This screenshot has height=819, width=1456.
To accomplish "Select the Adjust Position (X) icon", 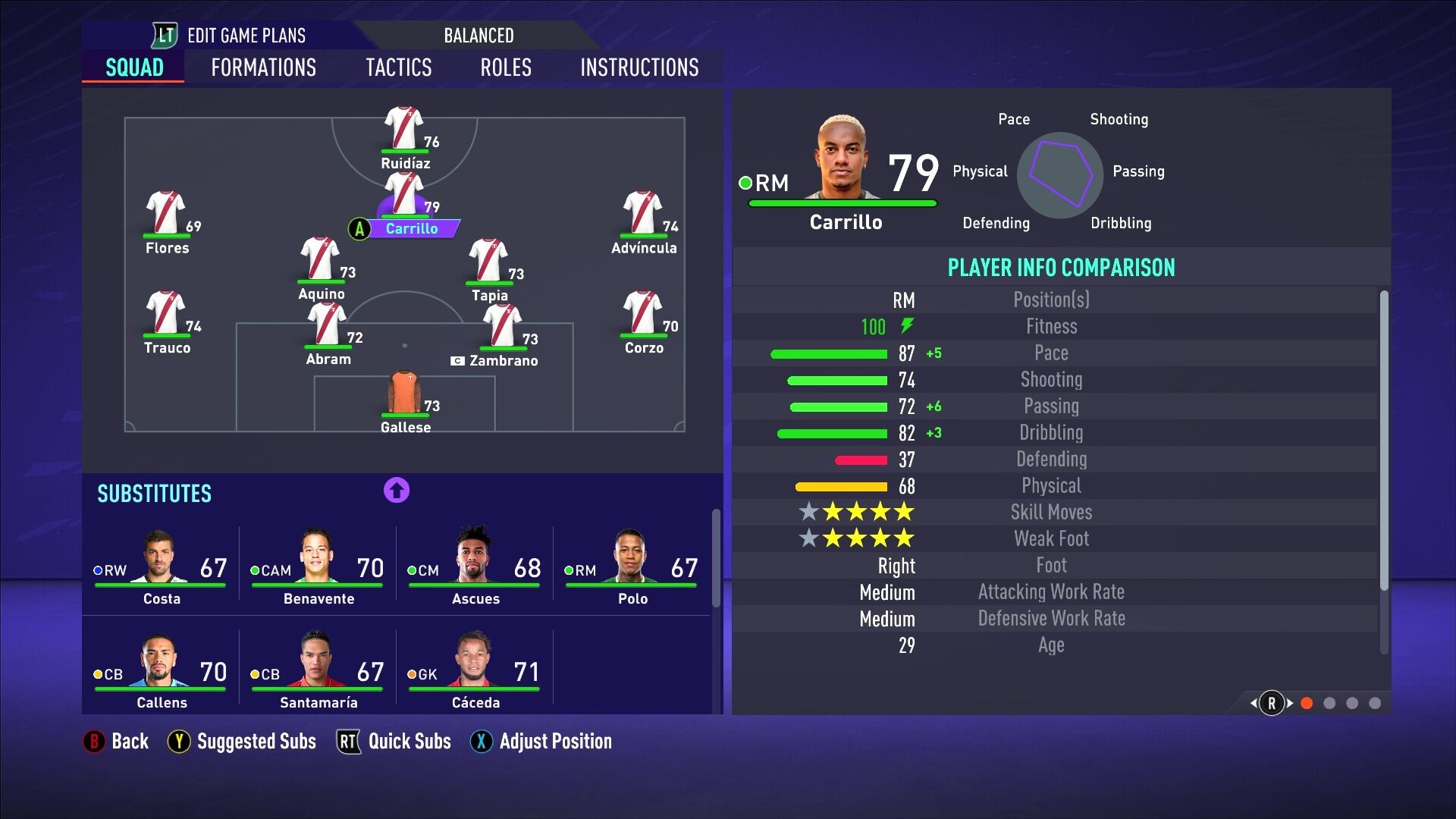I will (x=482, y=742).
